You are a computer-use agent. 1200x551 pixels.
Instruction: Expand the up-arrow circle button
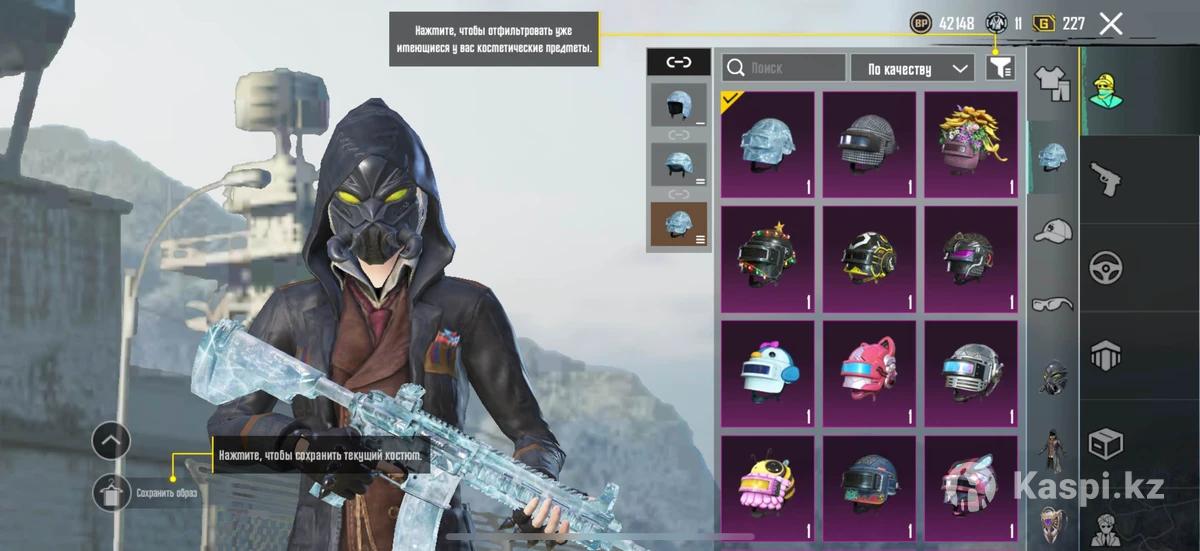coord(111,440)
